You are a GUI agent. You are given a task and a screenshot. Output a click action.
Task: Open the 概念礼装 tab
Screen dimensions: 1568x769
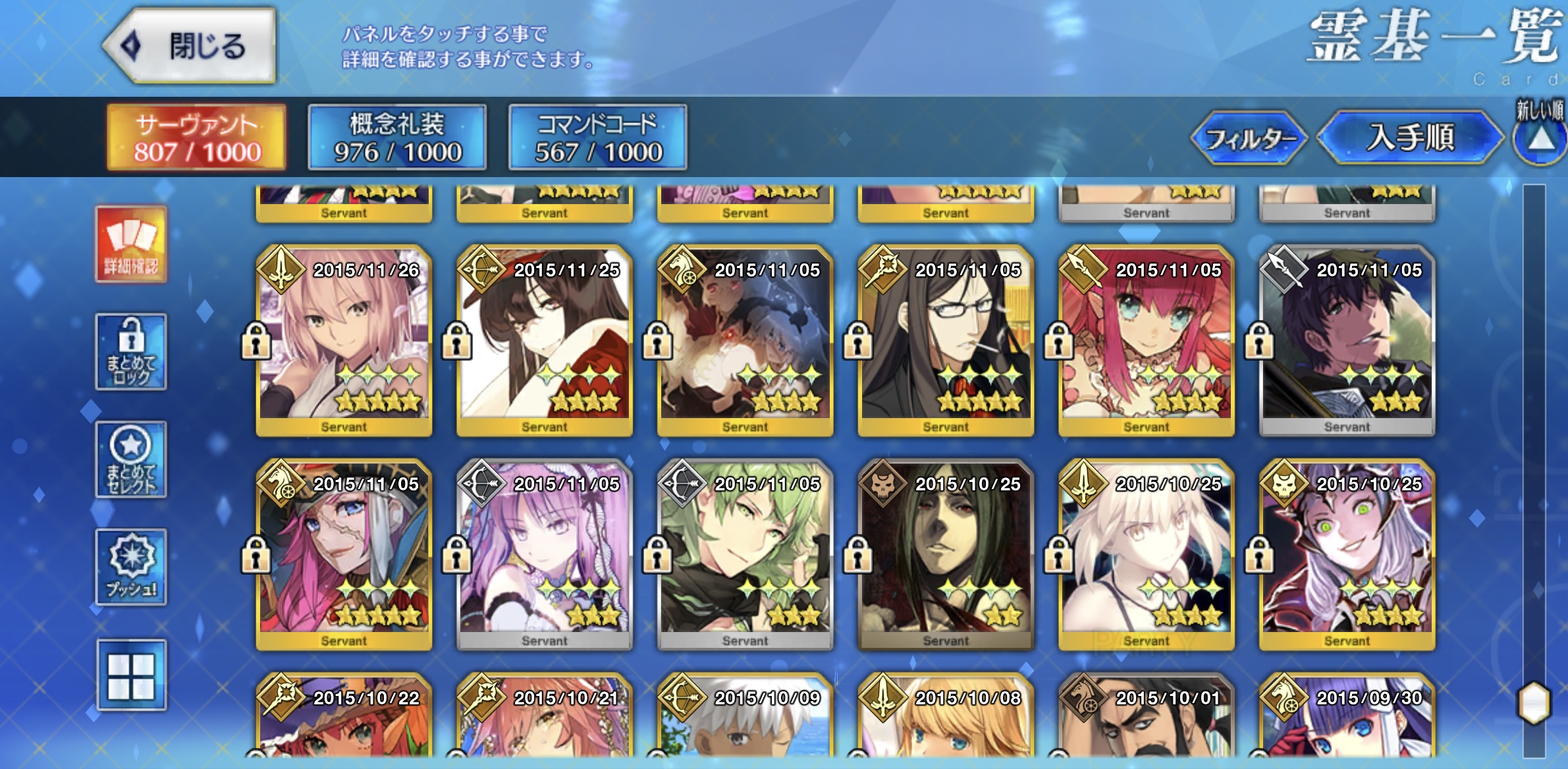[x=397, y=138]
